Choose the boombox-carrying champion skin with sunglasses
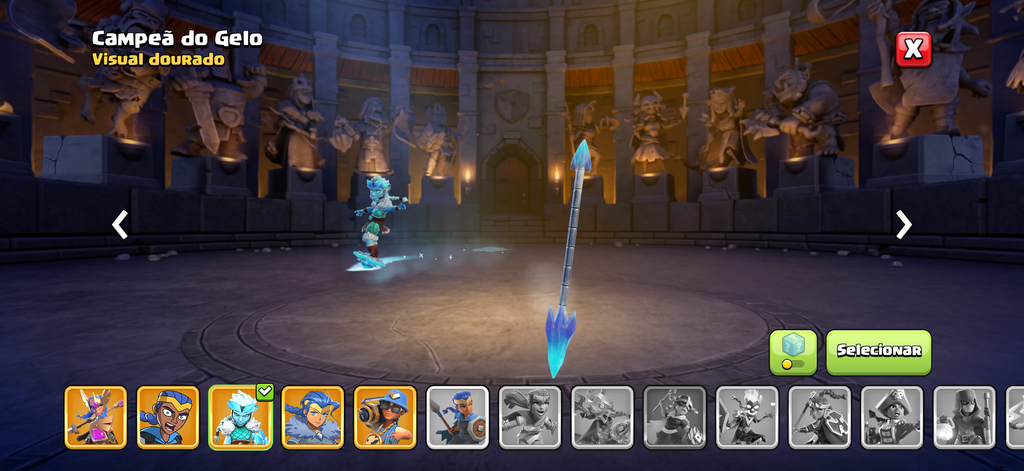This screenshot has height=471, width=1024. coord(385,417)
